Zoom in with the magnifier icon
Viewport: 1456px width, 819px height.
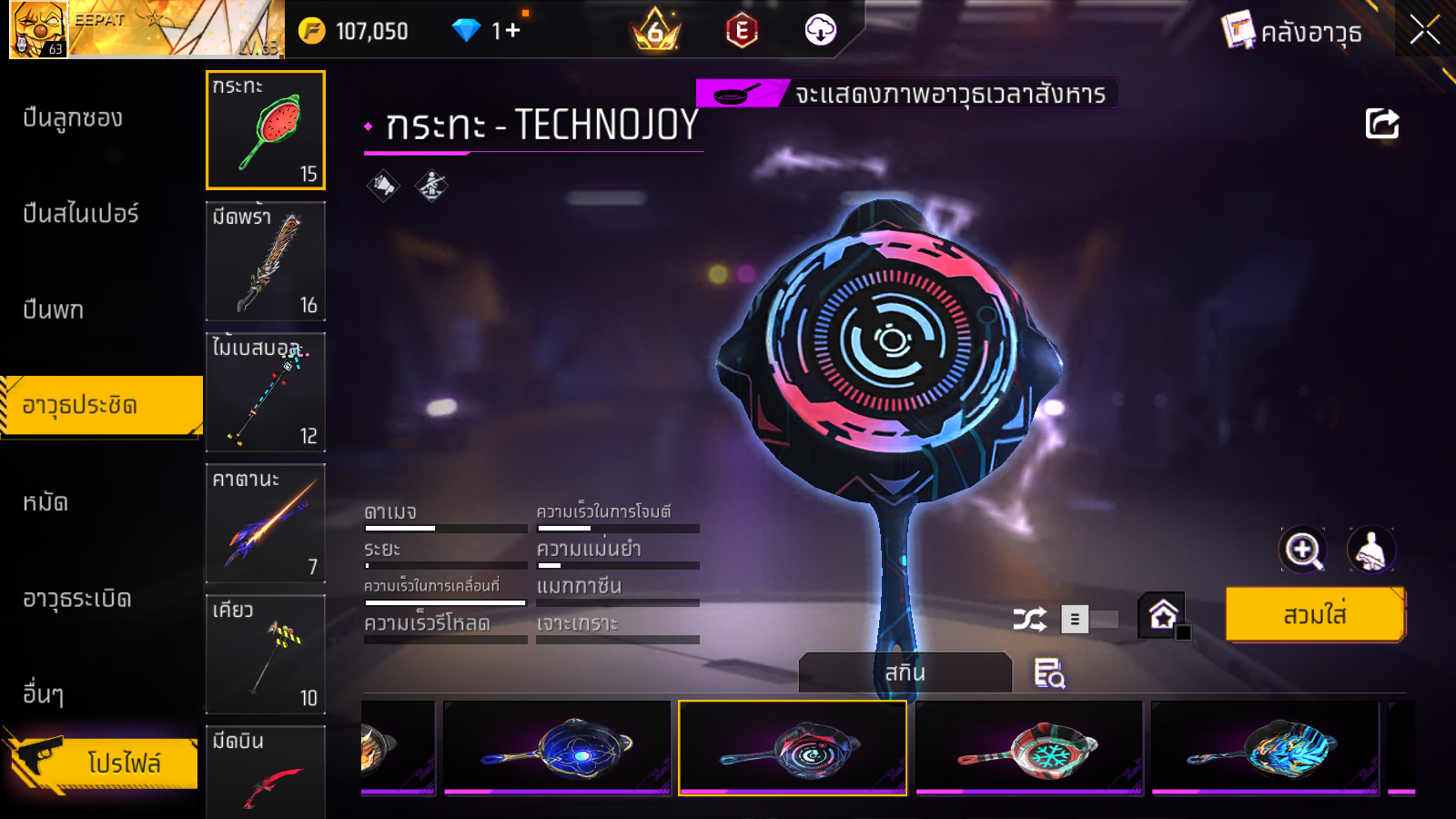pos(1302,550)
